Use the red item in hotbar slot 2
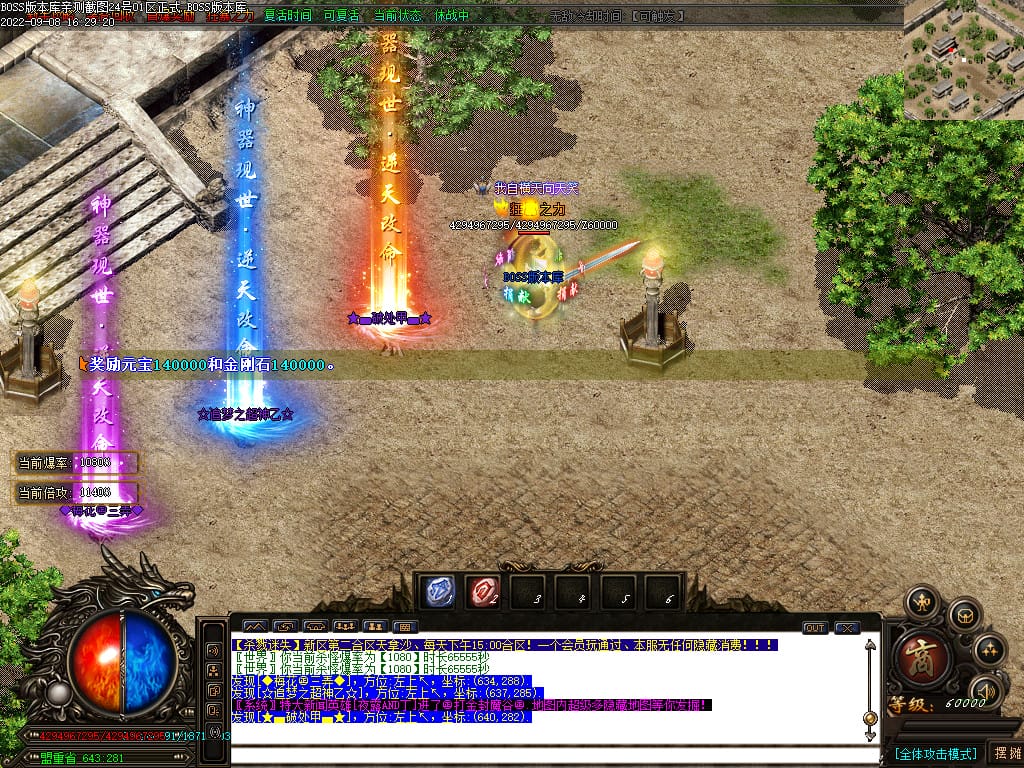Viewport: 1024px width, 768px height. tap(483, 591)
